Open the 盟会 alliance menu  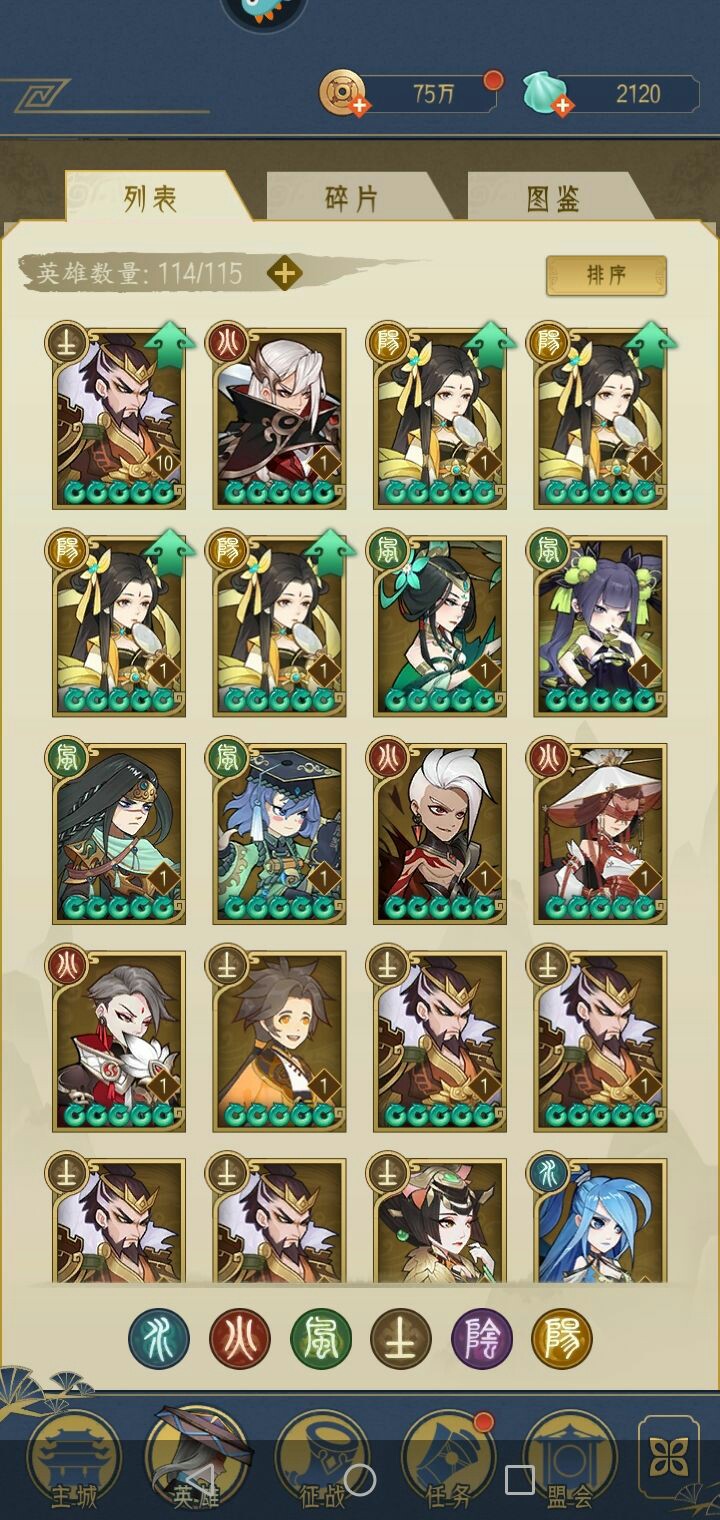570,1460
